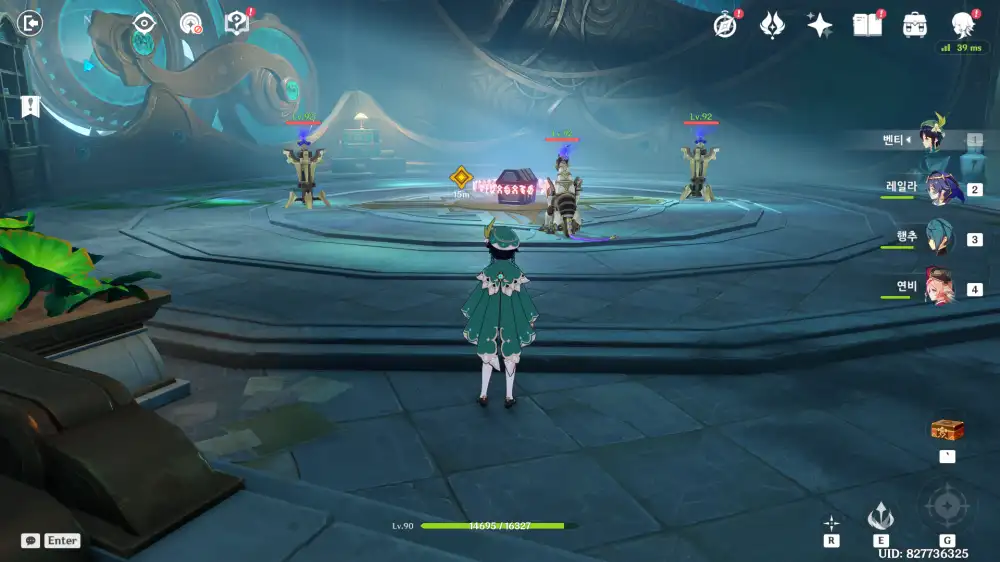Open the Paimon menu head icon
1000x562 pixels.
pos(962,25)
